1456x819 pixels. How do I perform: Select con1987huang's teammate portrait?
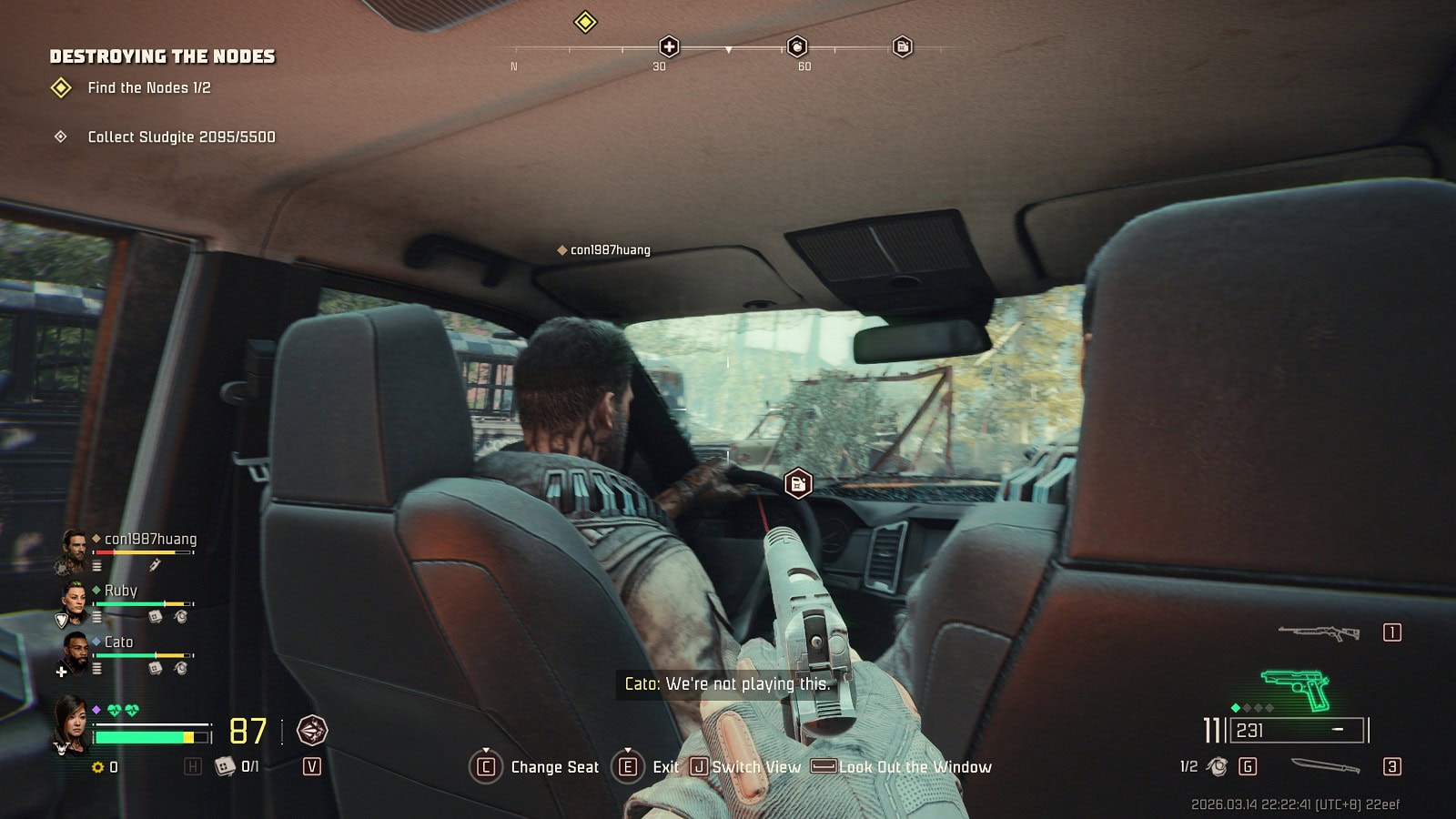click(x=74, y=549)
